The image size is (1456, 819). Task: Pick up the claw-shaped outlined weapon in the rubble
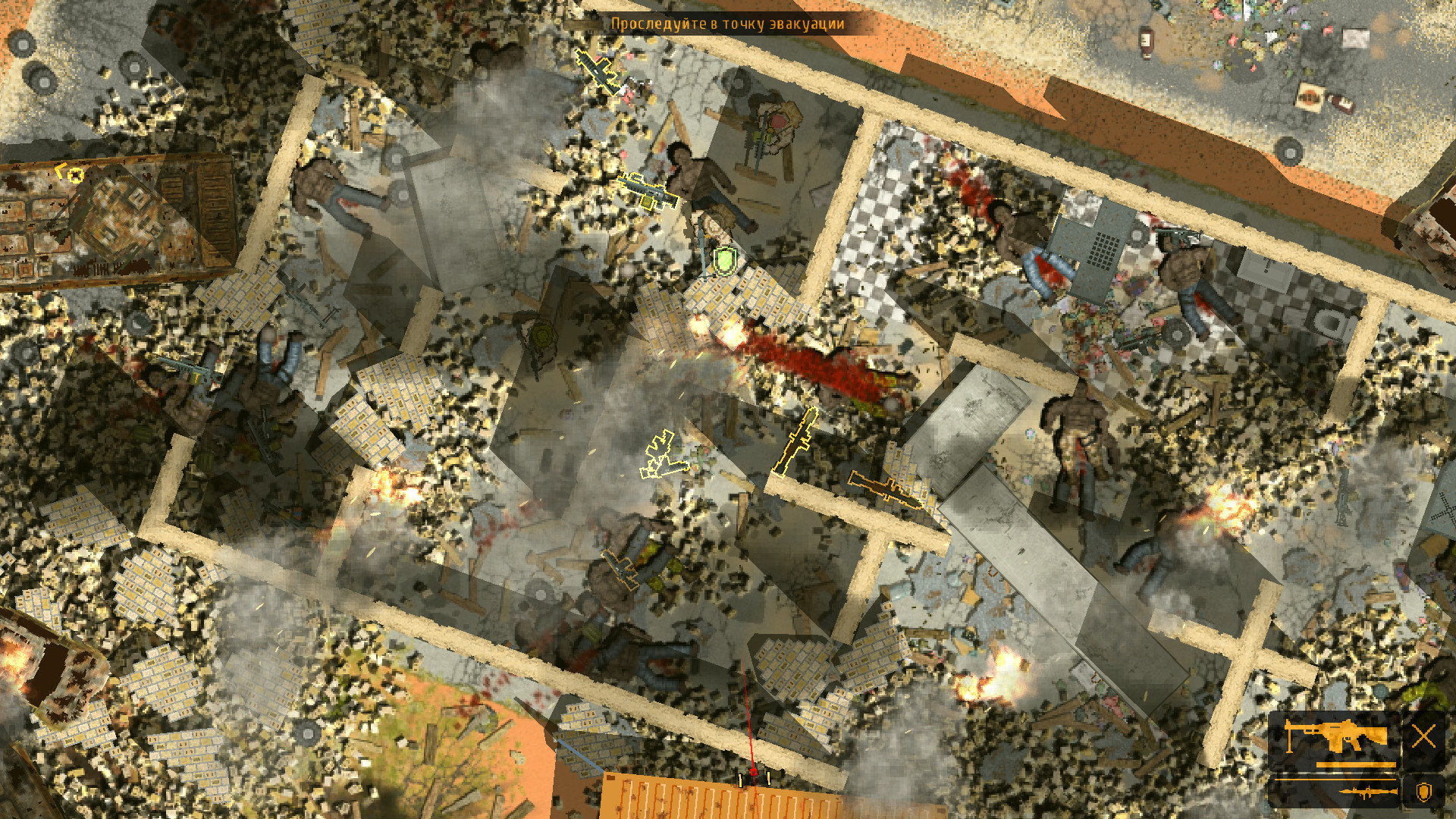click(661, 455)
